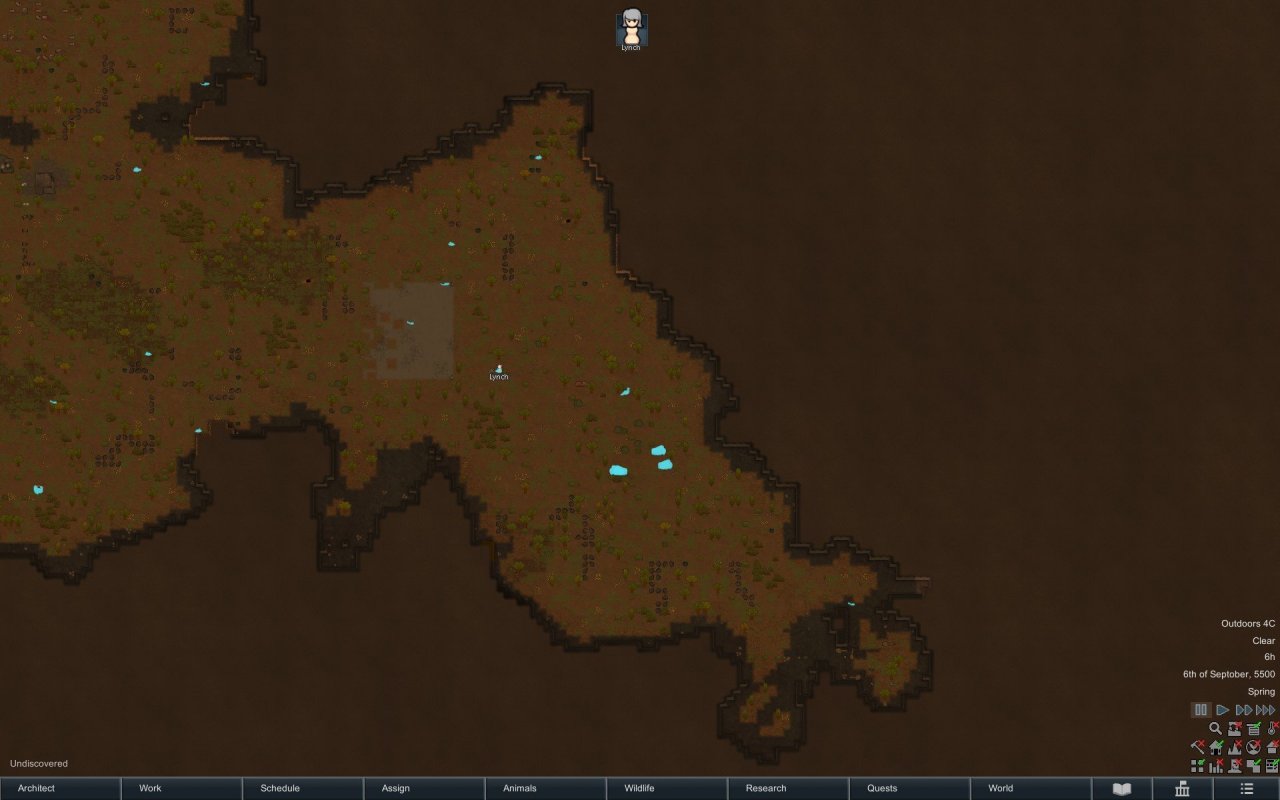Image resolution: width=1280 pixels, height=800 pixels.
Task: Open the open-book history button
Action: coord(1122,789)
